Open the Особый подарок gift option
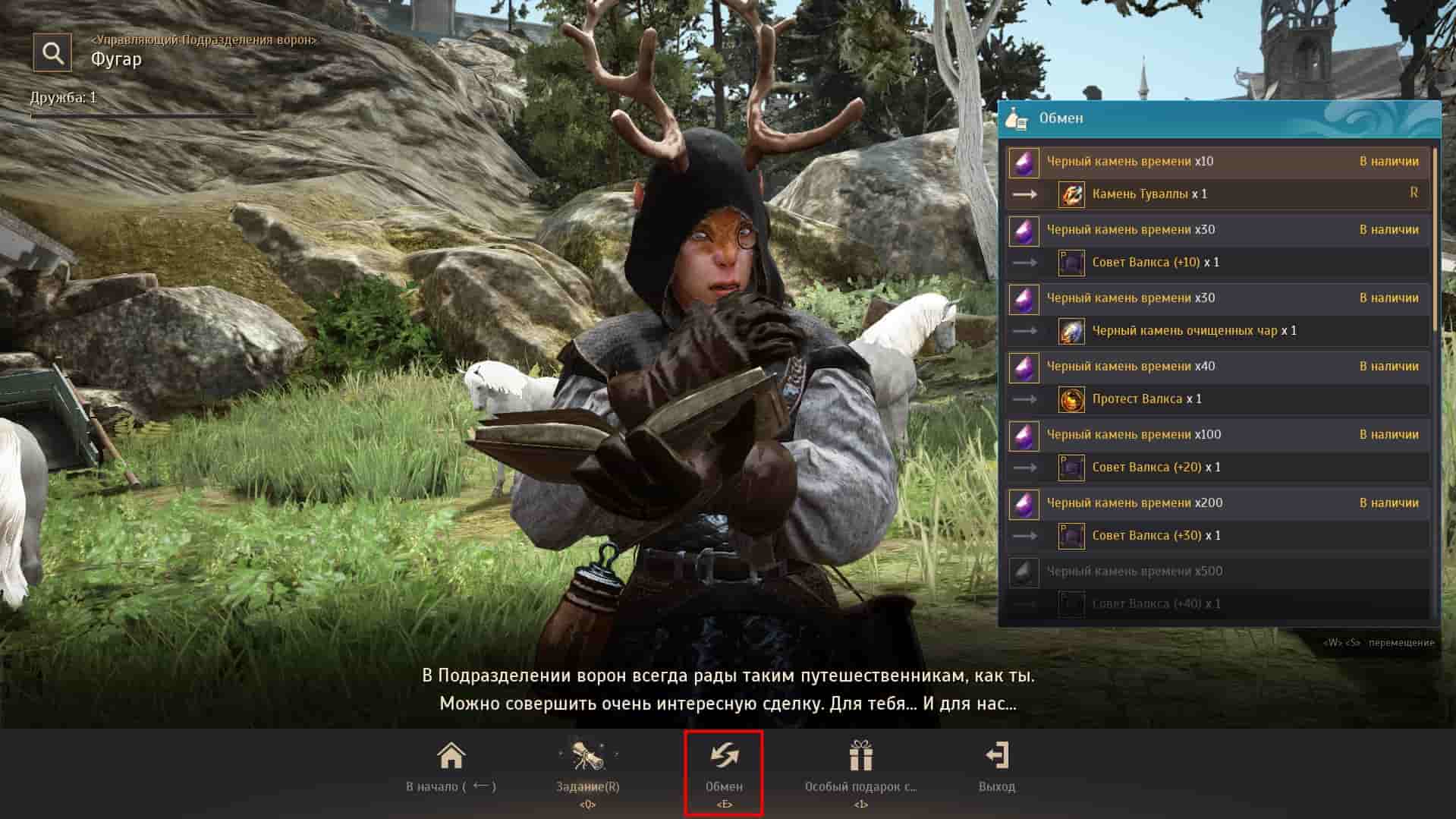This screenshot has height=819, width=1456. coord(860,767)
